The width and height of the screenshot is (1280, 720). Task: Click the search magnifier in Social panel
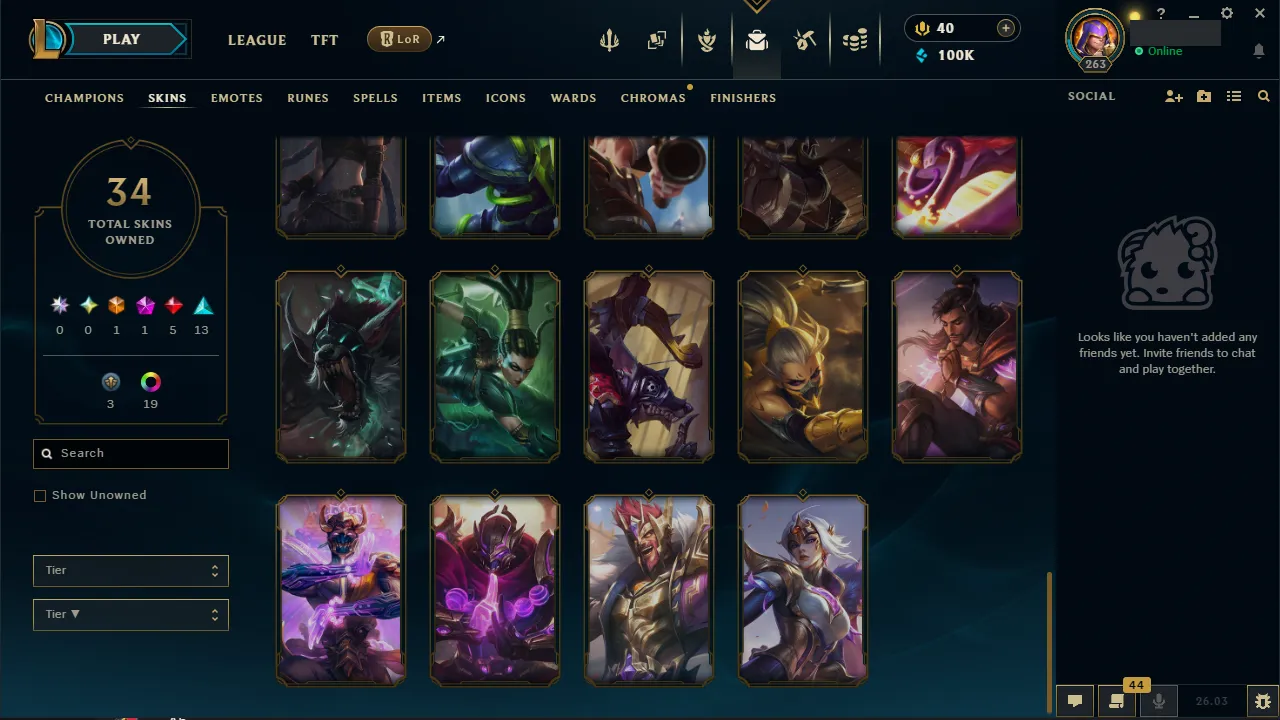pyautogui.click(x=1263, y=96)
